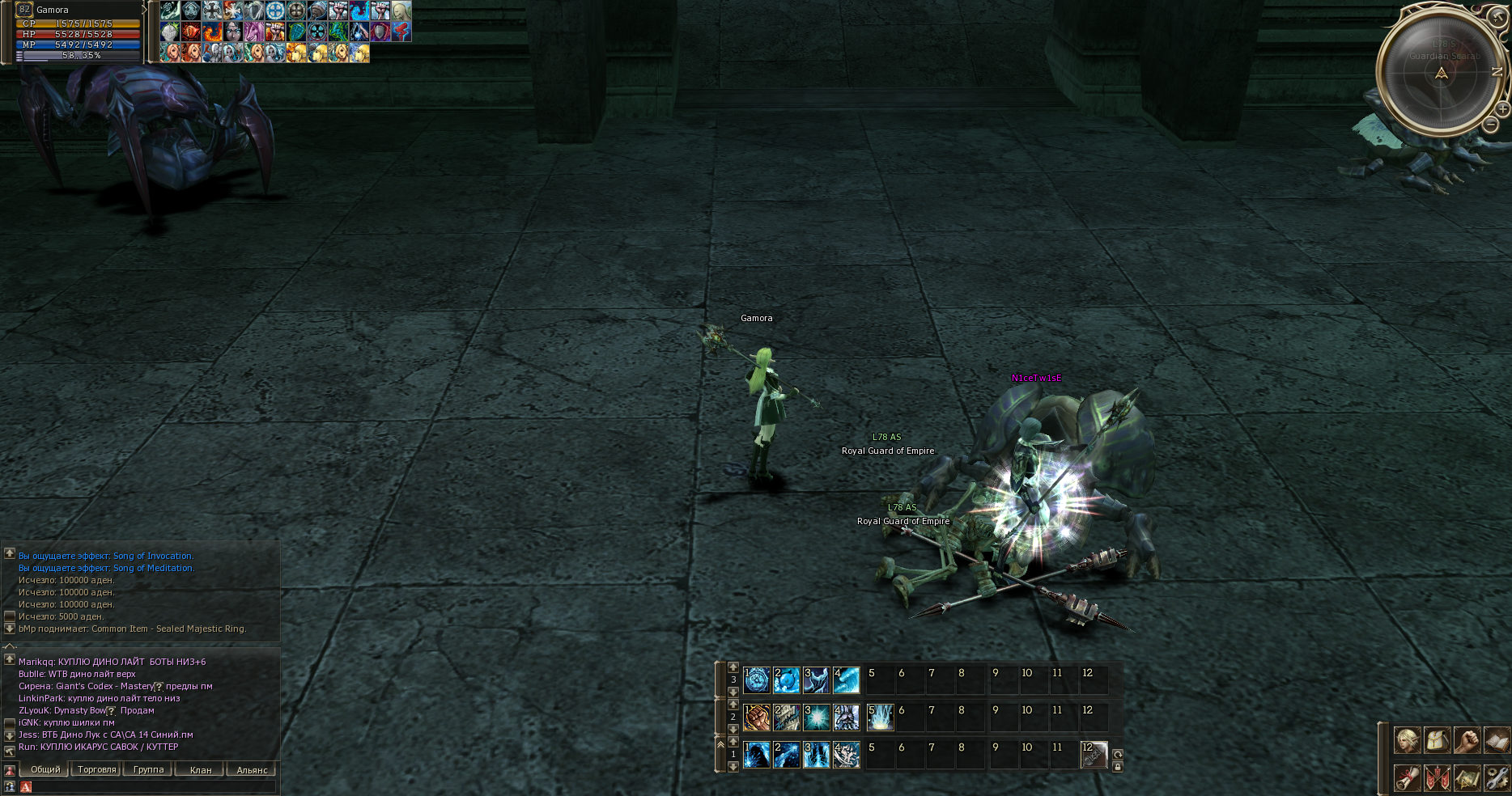Screen dimensions: 1512x796
Task: Open system menu wrench and gears icon
Action: coord(1497,778)
